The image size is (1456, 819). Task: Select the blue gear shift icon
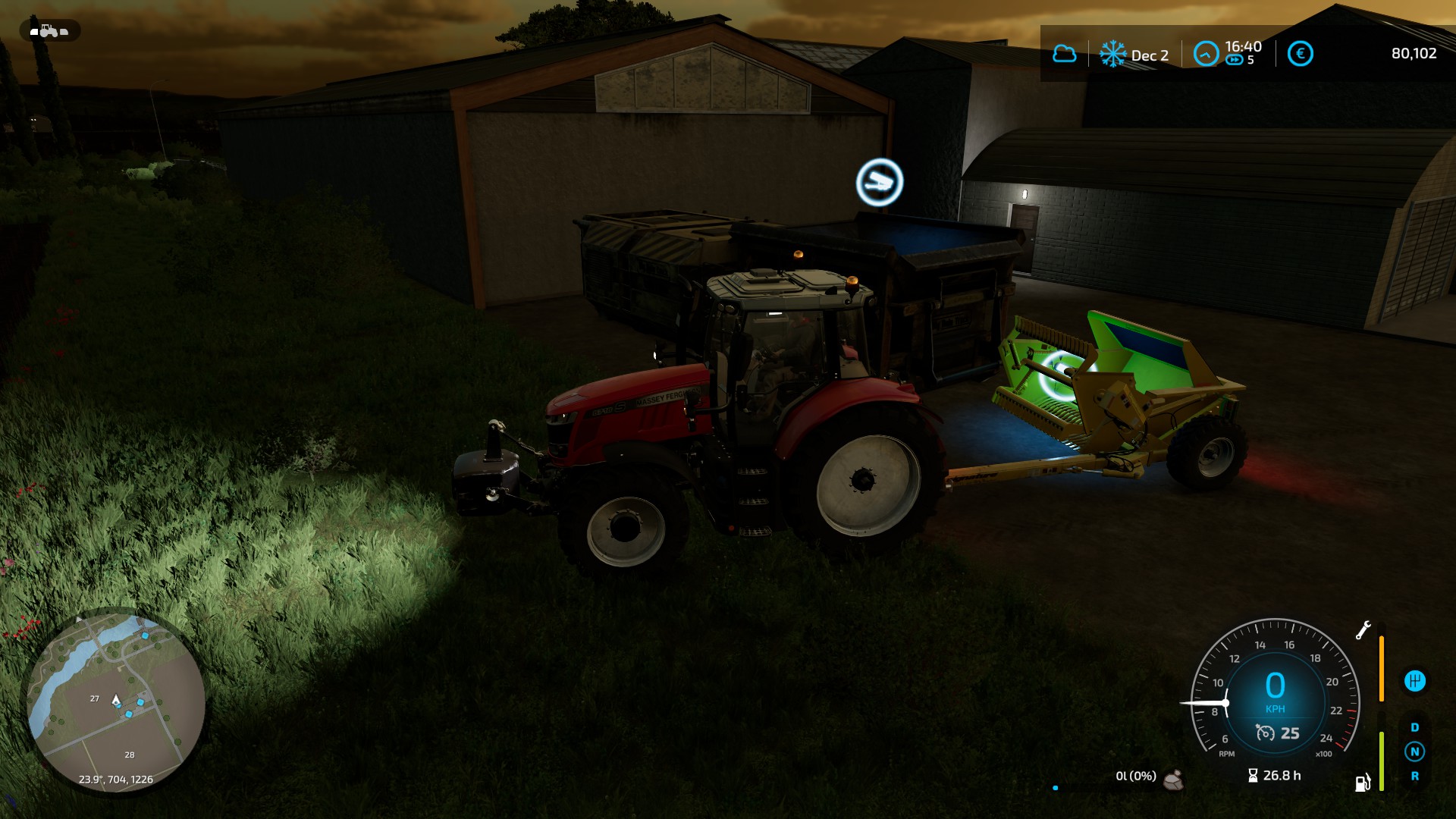pyautogui.click(x=1414, y=681)
